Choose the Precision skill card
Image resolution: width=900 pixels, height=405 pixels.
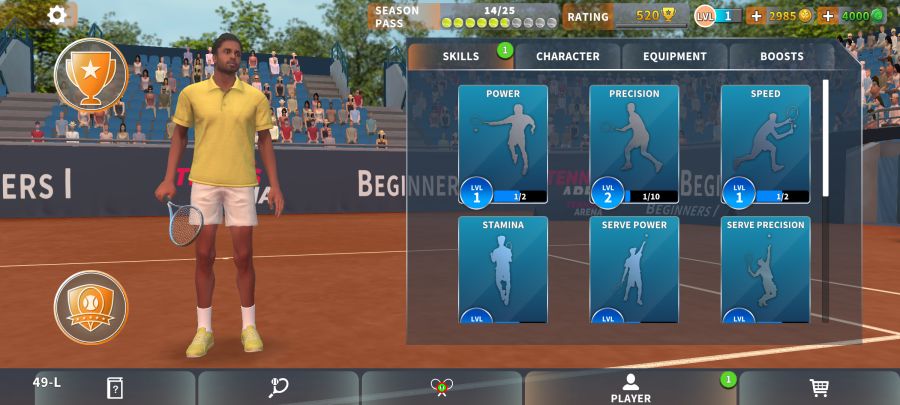click(634, 145)
